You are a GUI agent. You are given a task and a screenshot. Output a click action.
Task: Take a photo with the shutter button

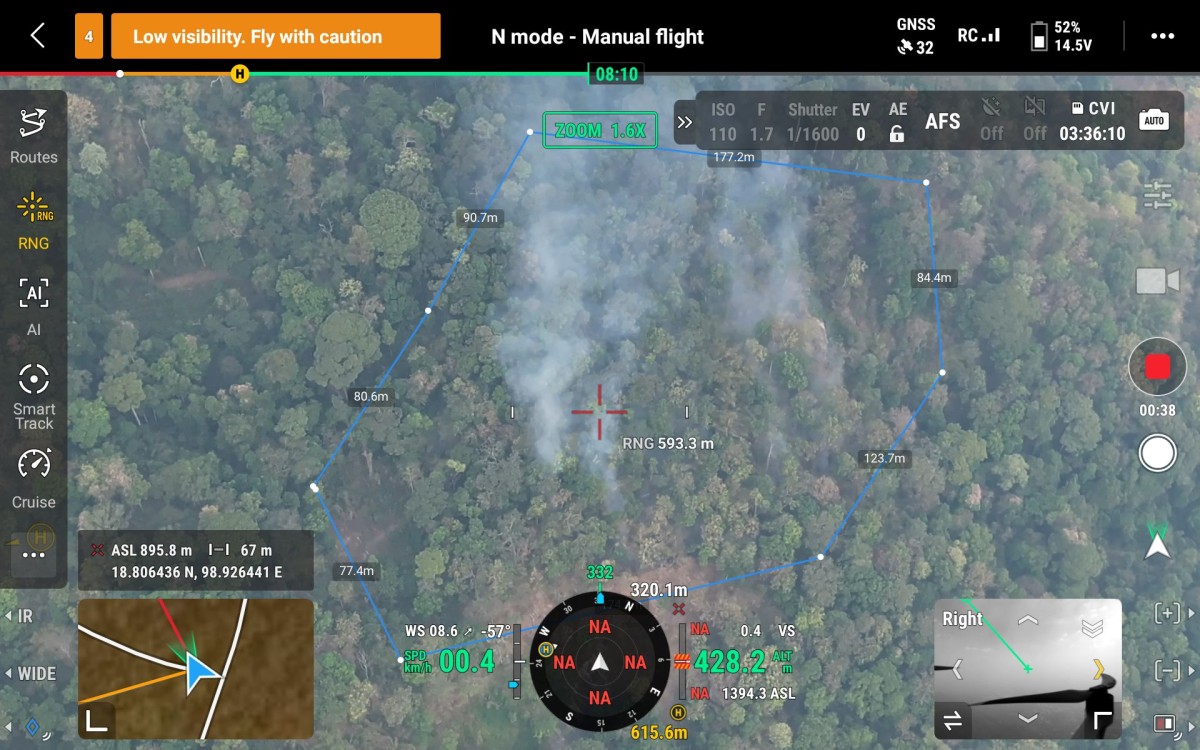pos(1157,454)
